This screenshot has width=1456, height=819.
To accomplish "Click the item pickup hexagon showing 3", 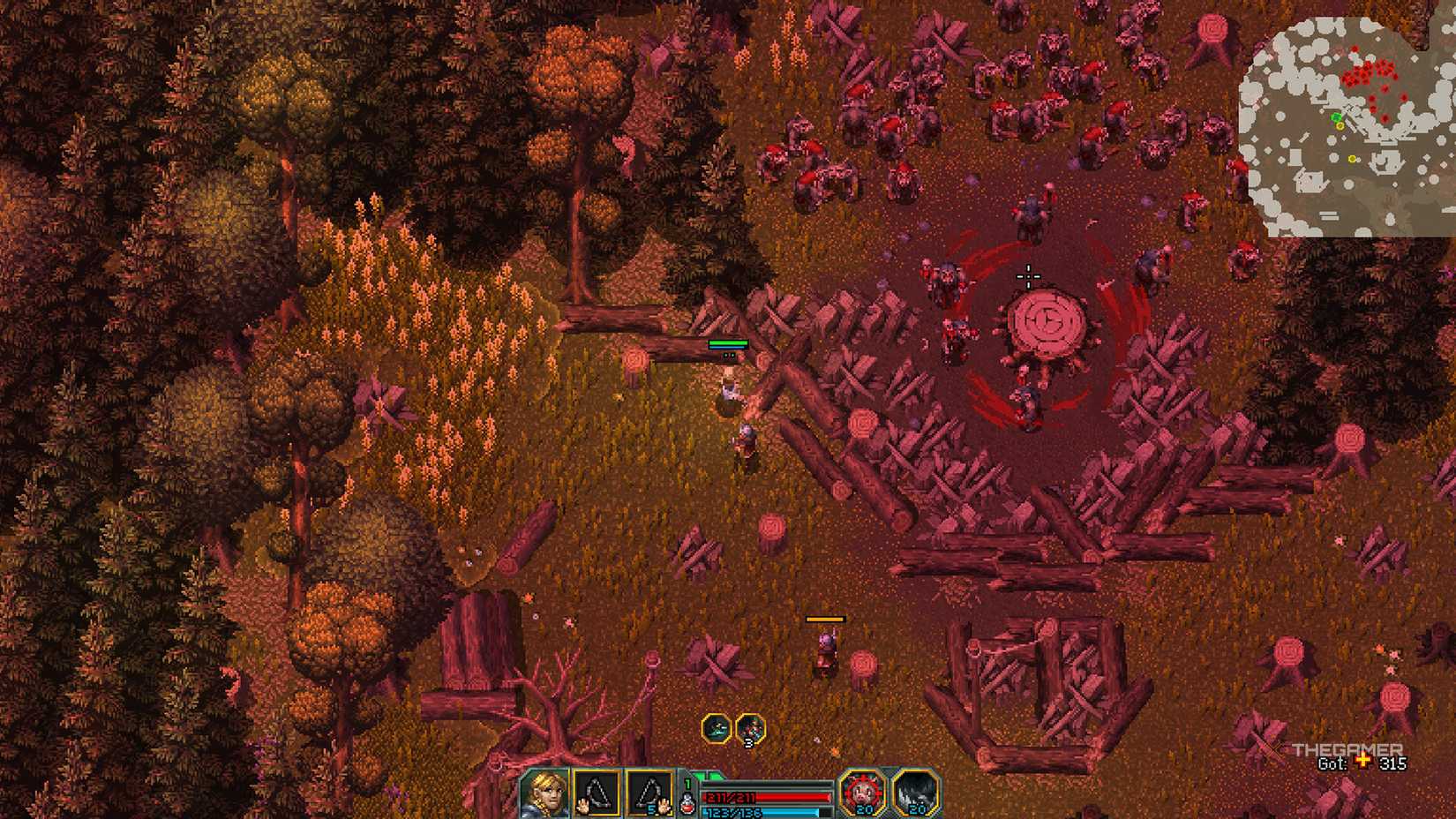I will coord(751,730).
